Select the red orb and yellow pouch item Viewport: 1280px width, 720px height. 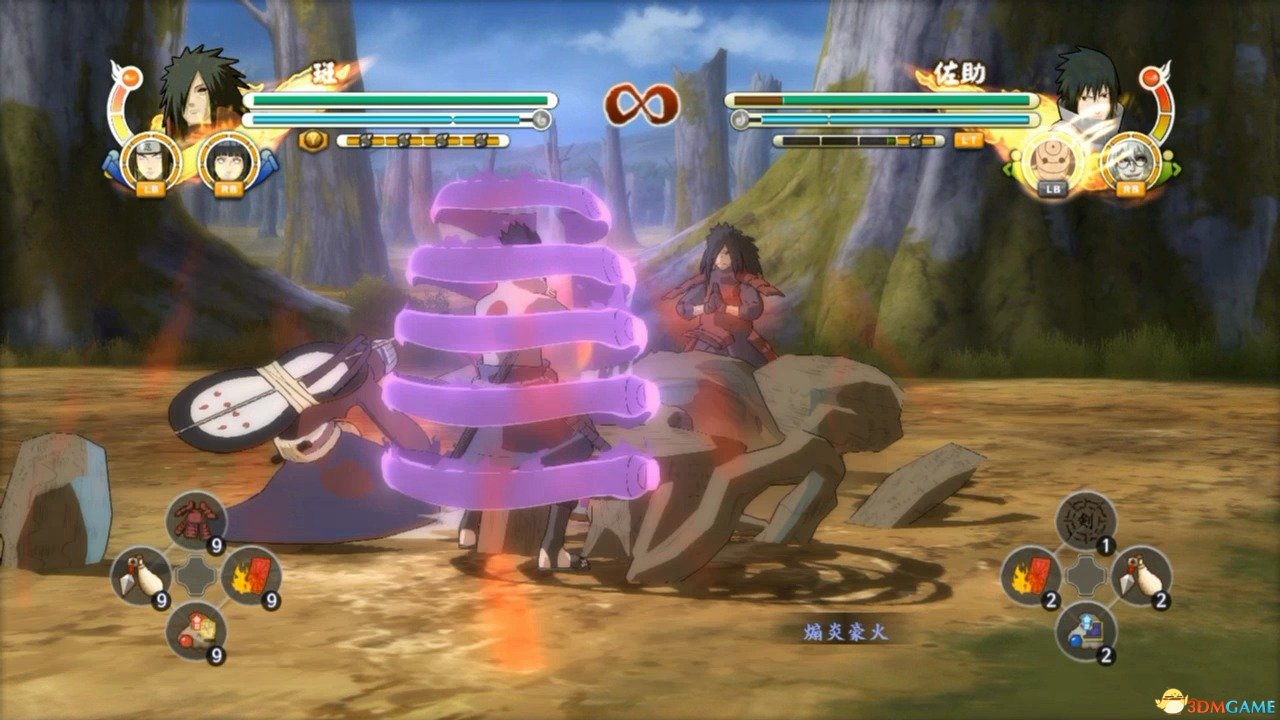[196, 631]
